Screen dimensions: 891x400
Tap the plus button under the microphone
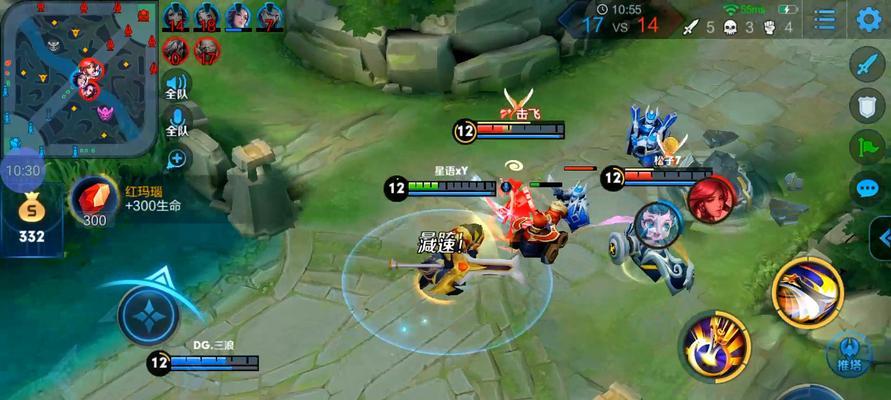point(177,158)
